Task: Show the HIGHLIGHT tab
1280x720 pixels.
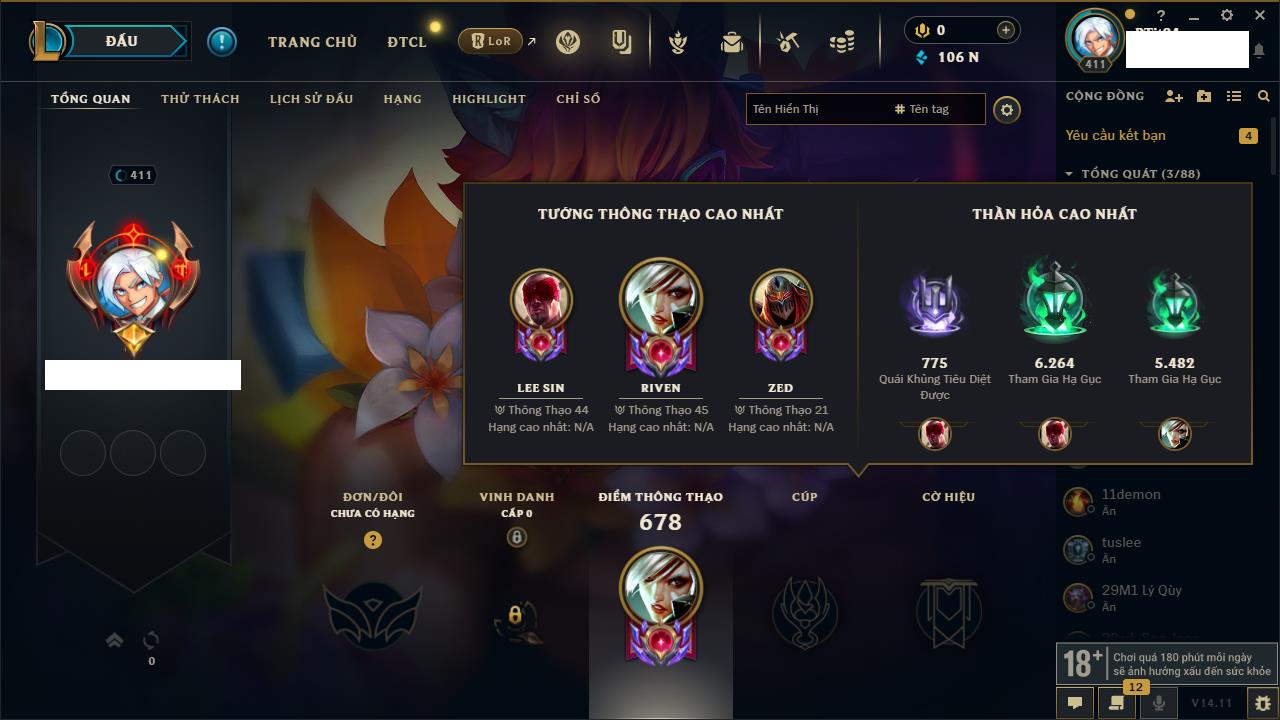Action: (488, 99)
